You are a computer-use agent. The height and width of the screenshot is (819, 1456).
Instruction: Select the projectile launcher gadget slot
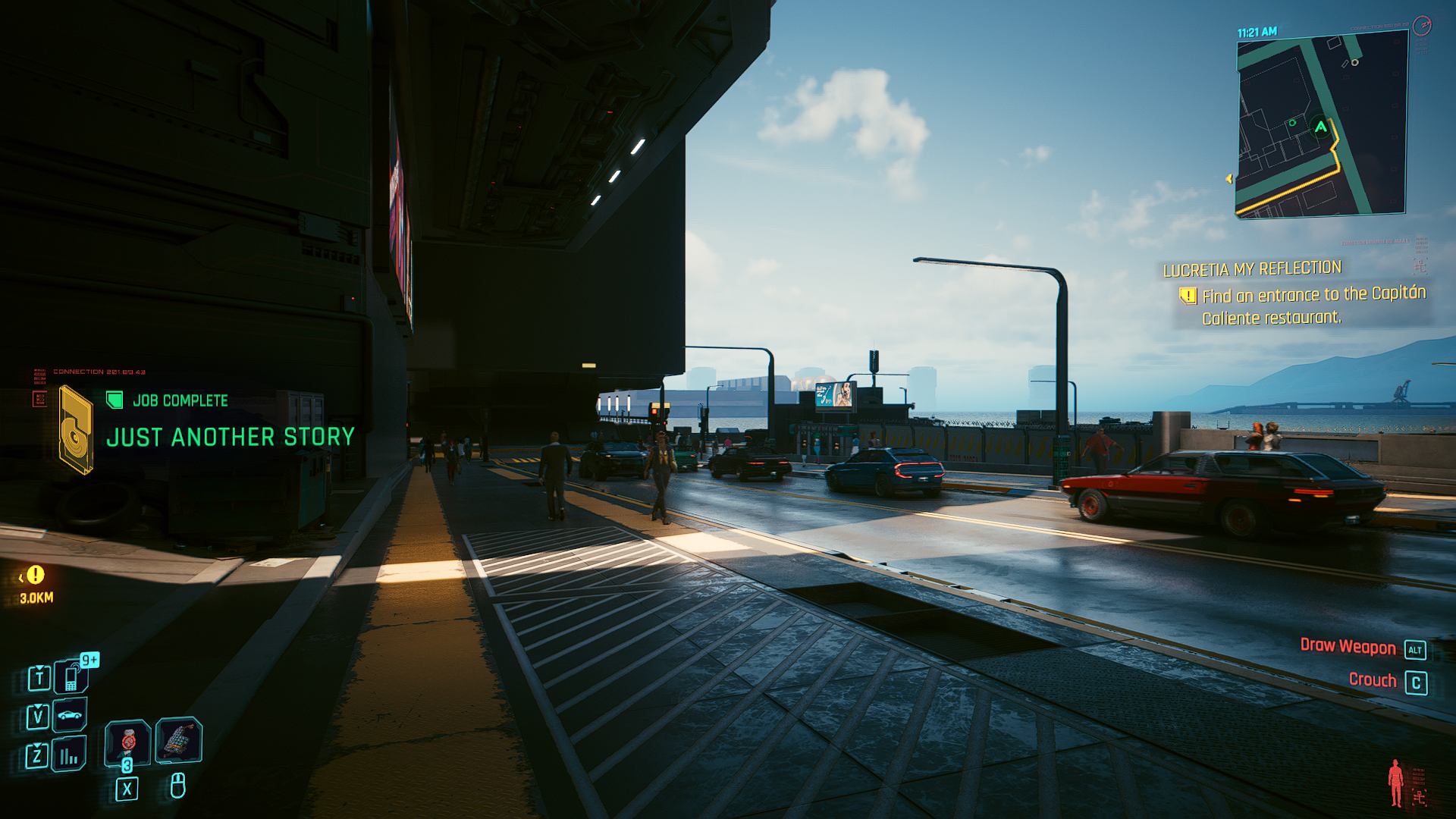[x=179, y=739]
